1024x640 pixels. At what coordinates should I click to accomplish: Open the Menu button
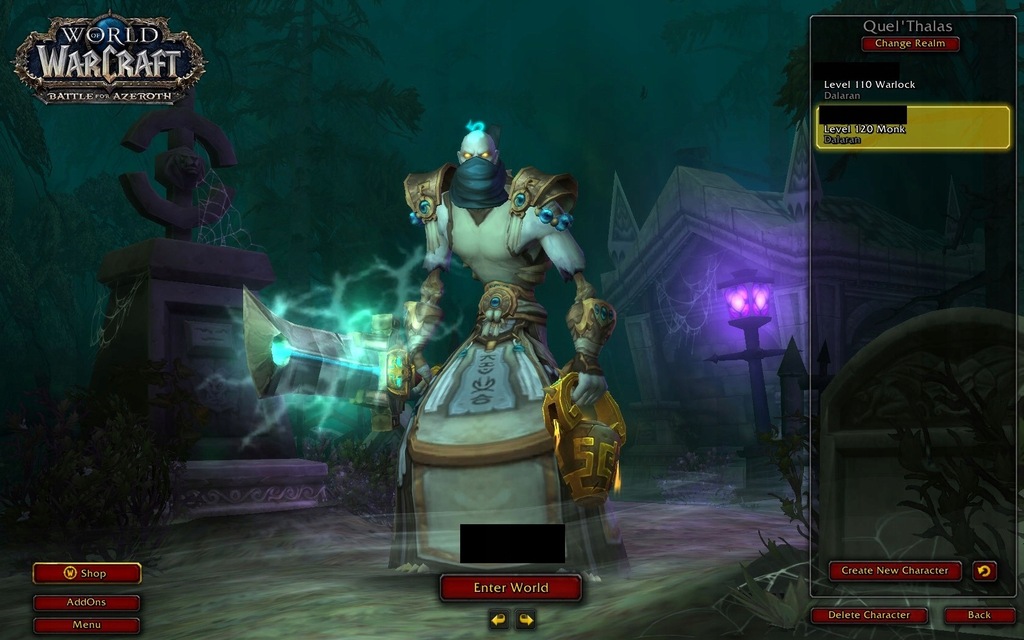click(87, 625)
